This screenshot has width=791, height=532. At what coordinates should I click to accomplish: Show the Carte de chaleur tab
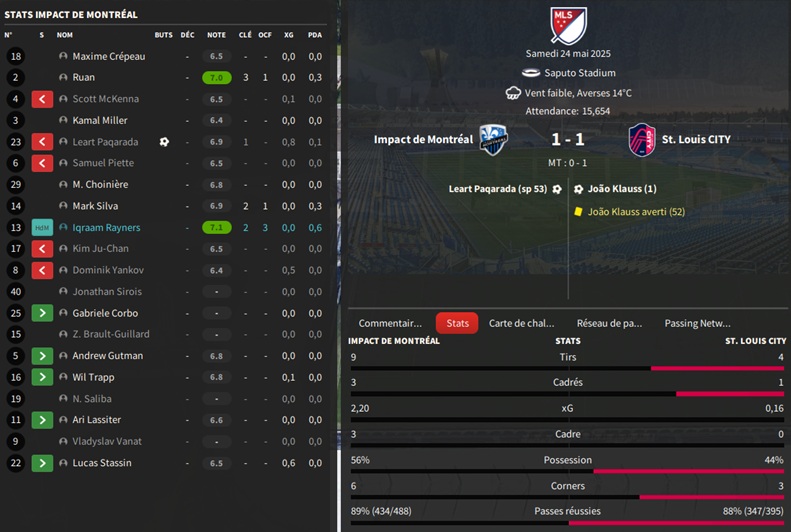click(x=521, y=323)
